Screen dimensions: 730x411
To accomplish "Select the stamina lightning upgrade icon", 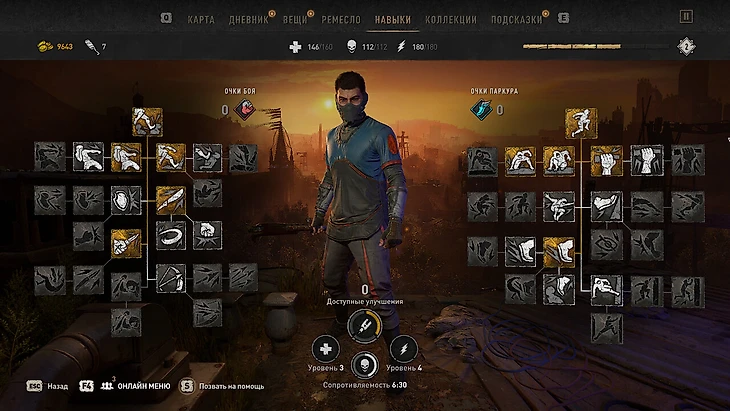I will click(x=404, y=349).
